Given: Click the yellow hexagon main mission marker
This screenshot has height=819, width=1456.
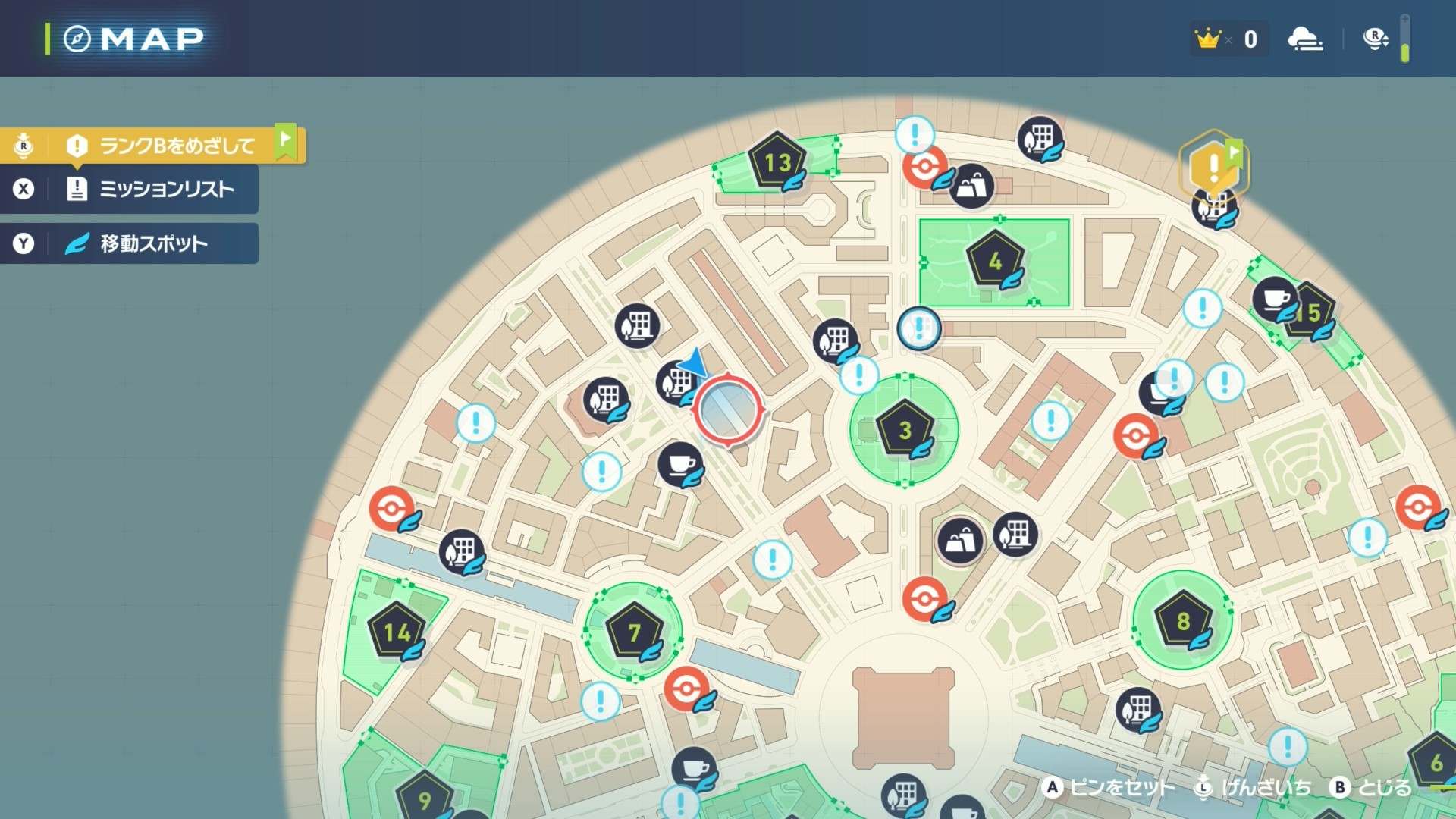Looking at the screenshot, I should point(1213,165).
